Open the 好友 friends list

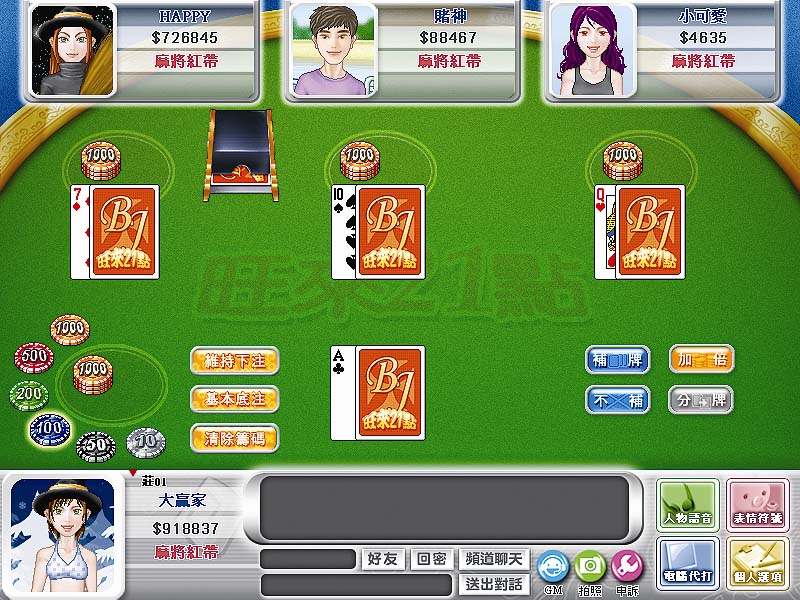click(383, 559)
